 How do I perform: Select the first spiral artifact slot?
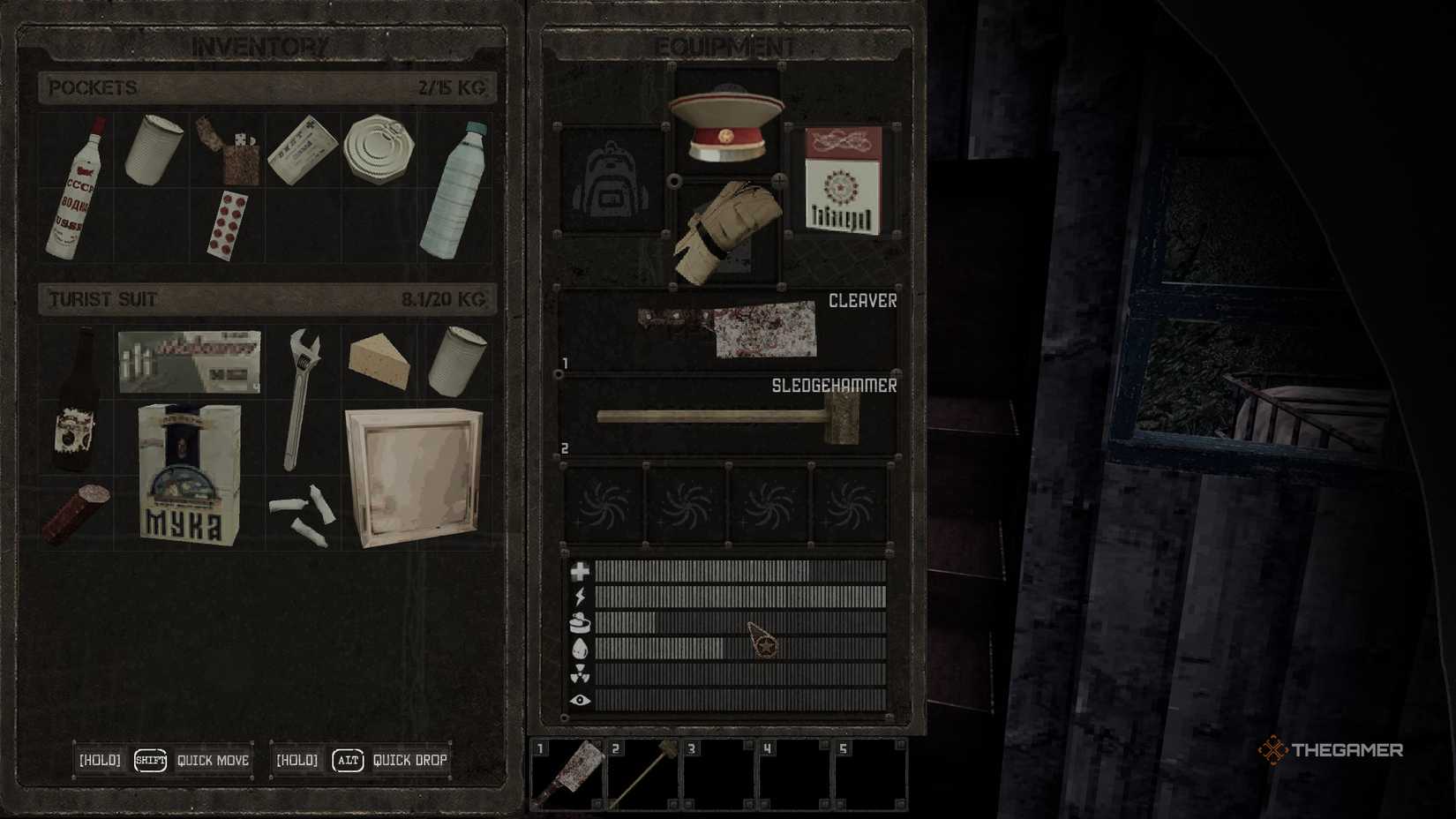[x=605, y=505]
